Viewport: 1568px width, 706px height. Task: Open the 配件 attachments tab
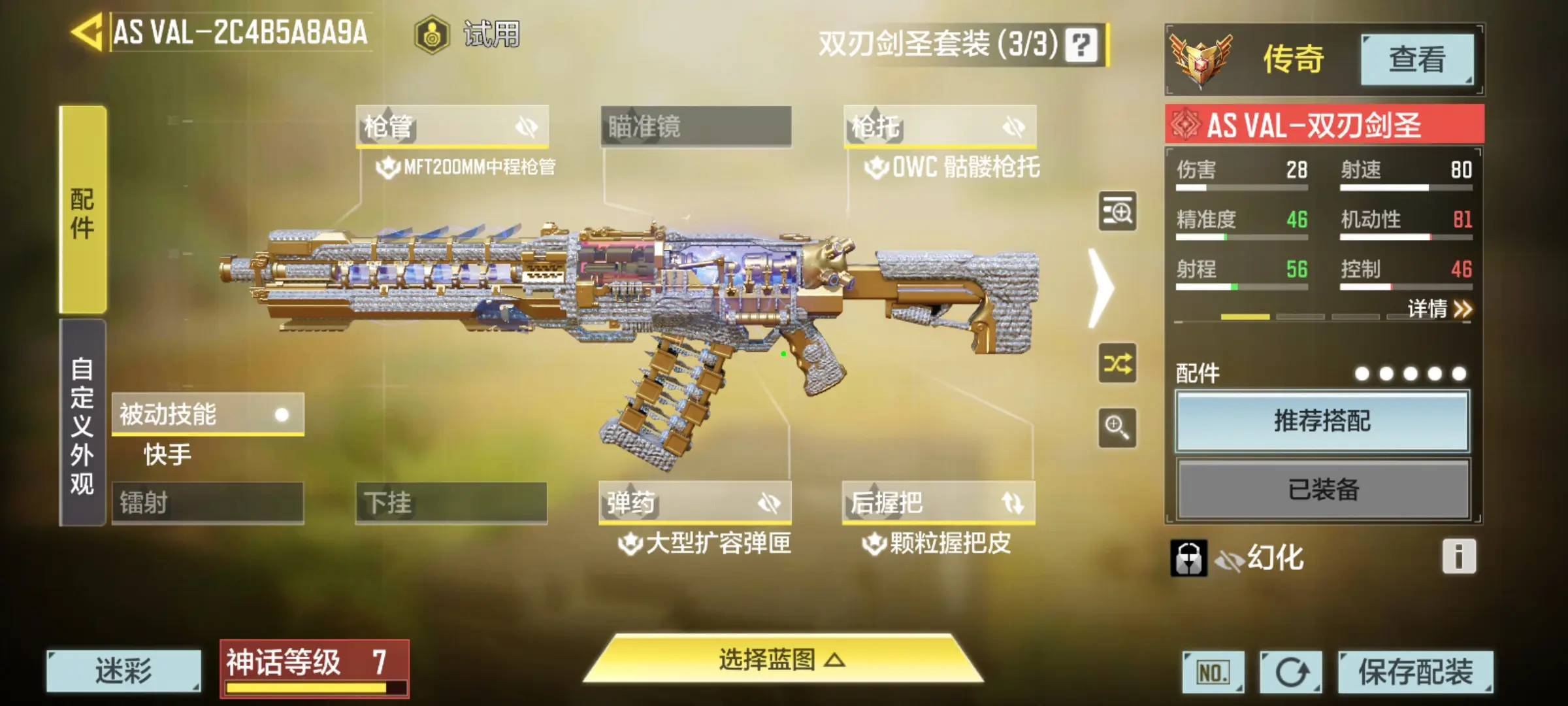83,210
